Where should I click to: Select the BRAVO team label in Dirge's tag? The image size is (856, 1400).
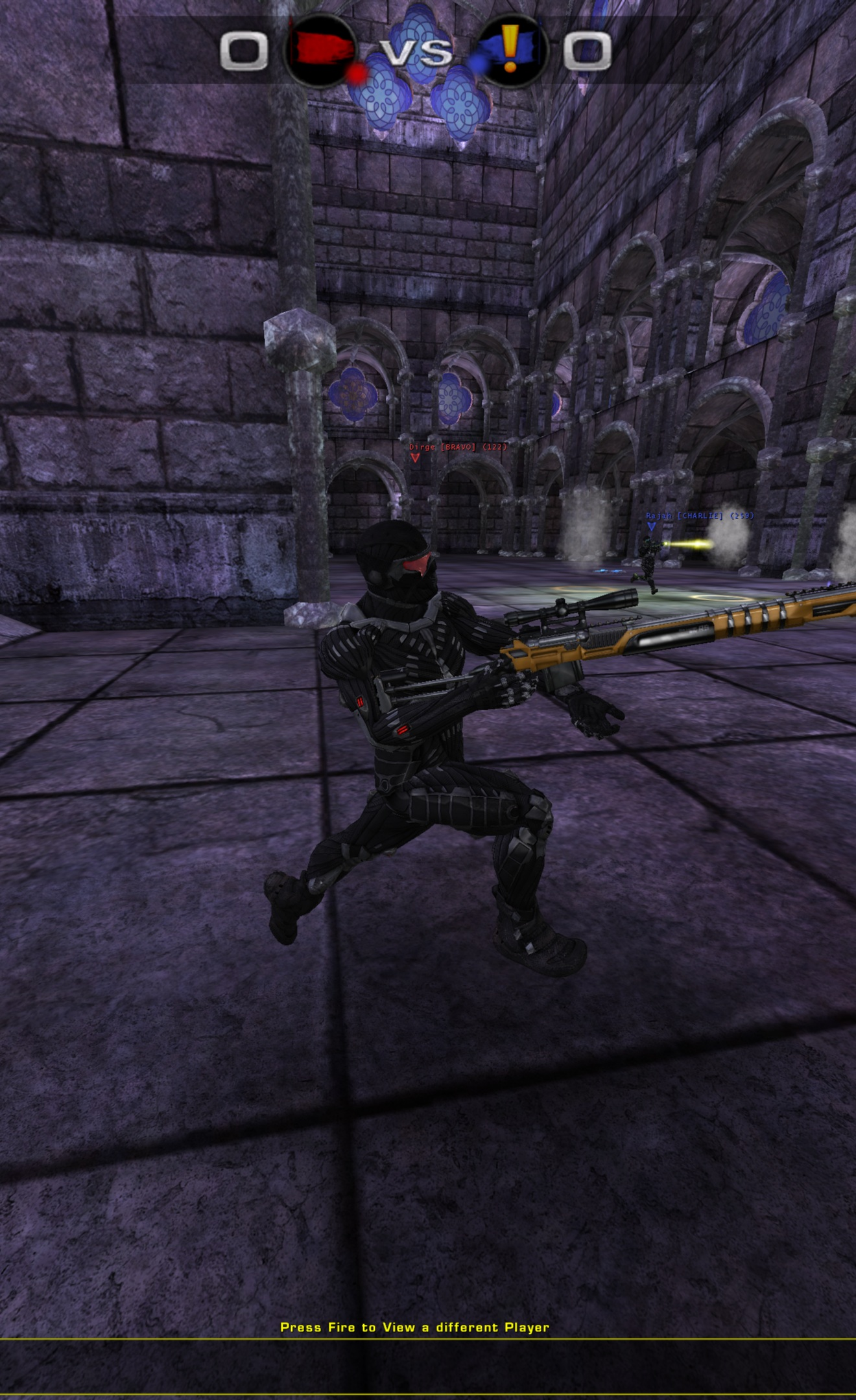tap(458, 447)
